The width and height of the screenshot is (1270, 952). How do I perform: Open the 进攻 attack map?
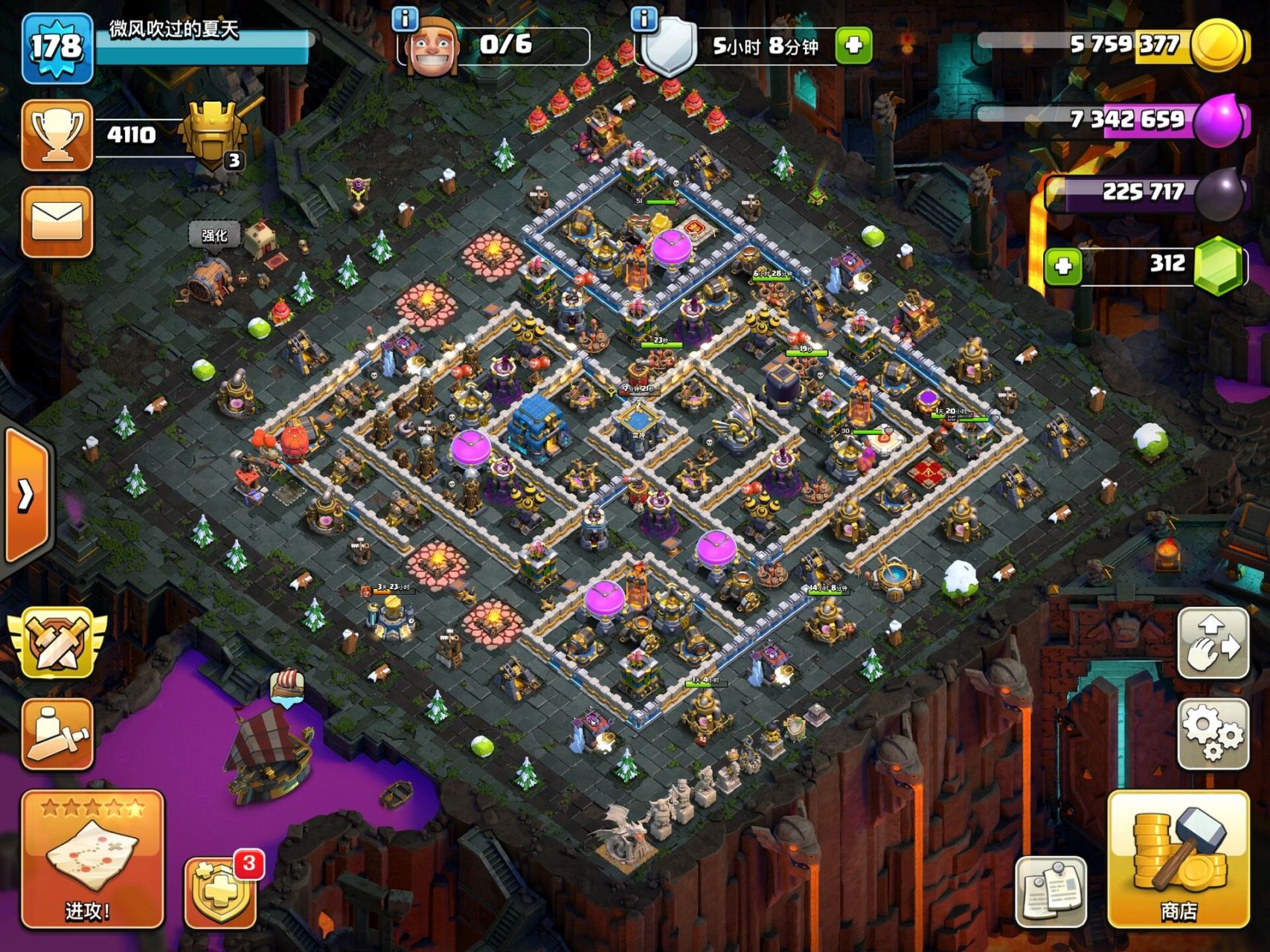point(92,858)
